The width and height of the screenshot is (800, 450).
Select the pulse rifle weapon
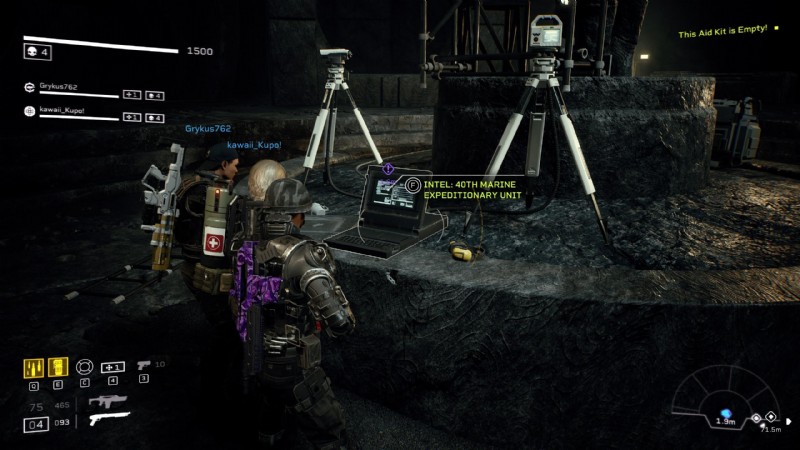tap(107, 401)
